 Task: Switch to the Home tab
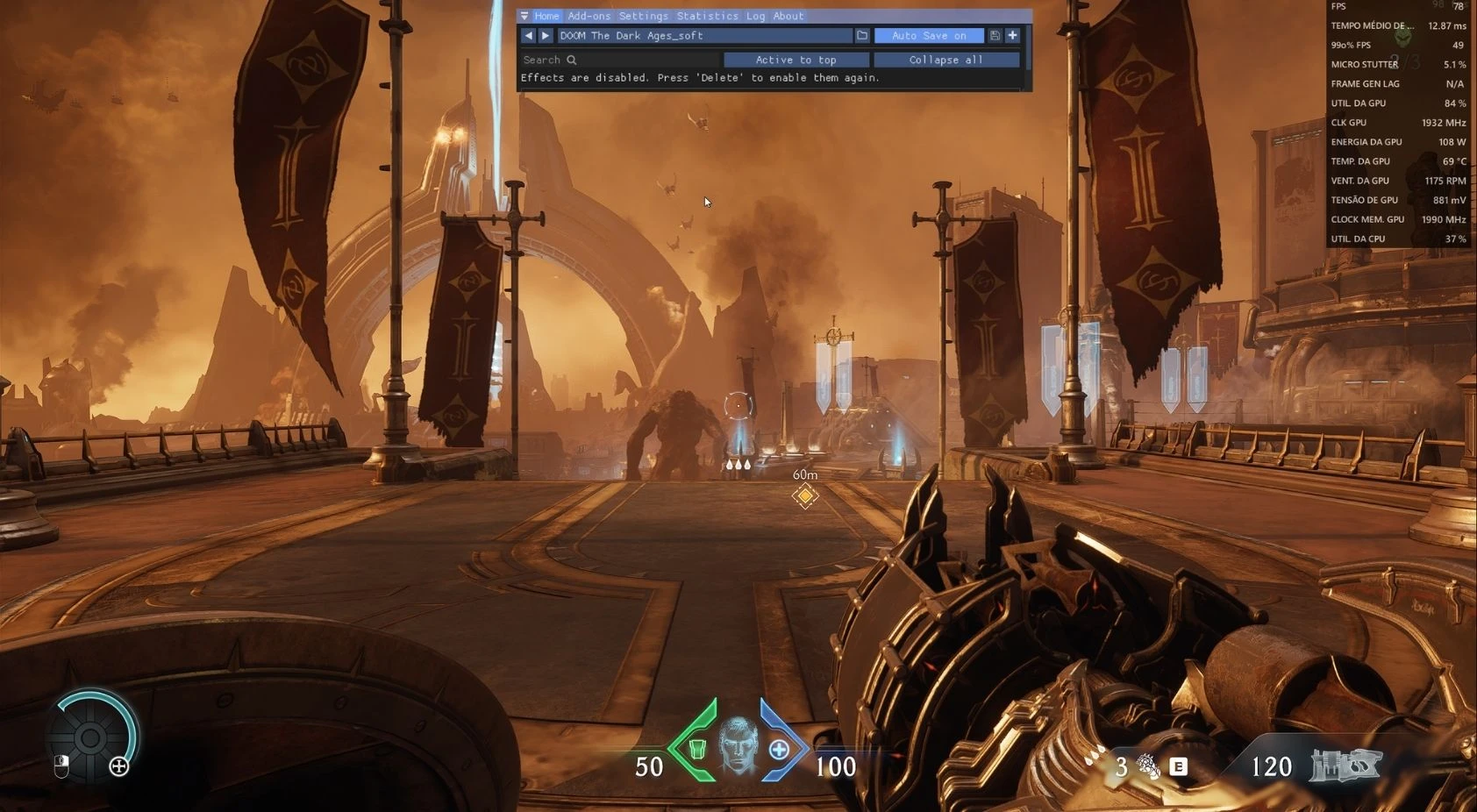546,16
